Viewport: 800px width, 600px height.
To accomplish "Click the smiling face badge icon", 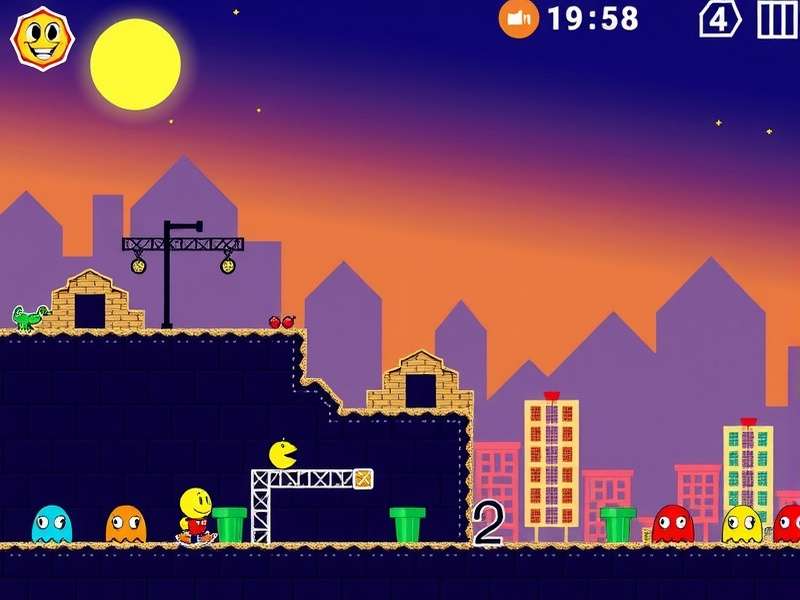I will 42,38.
